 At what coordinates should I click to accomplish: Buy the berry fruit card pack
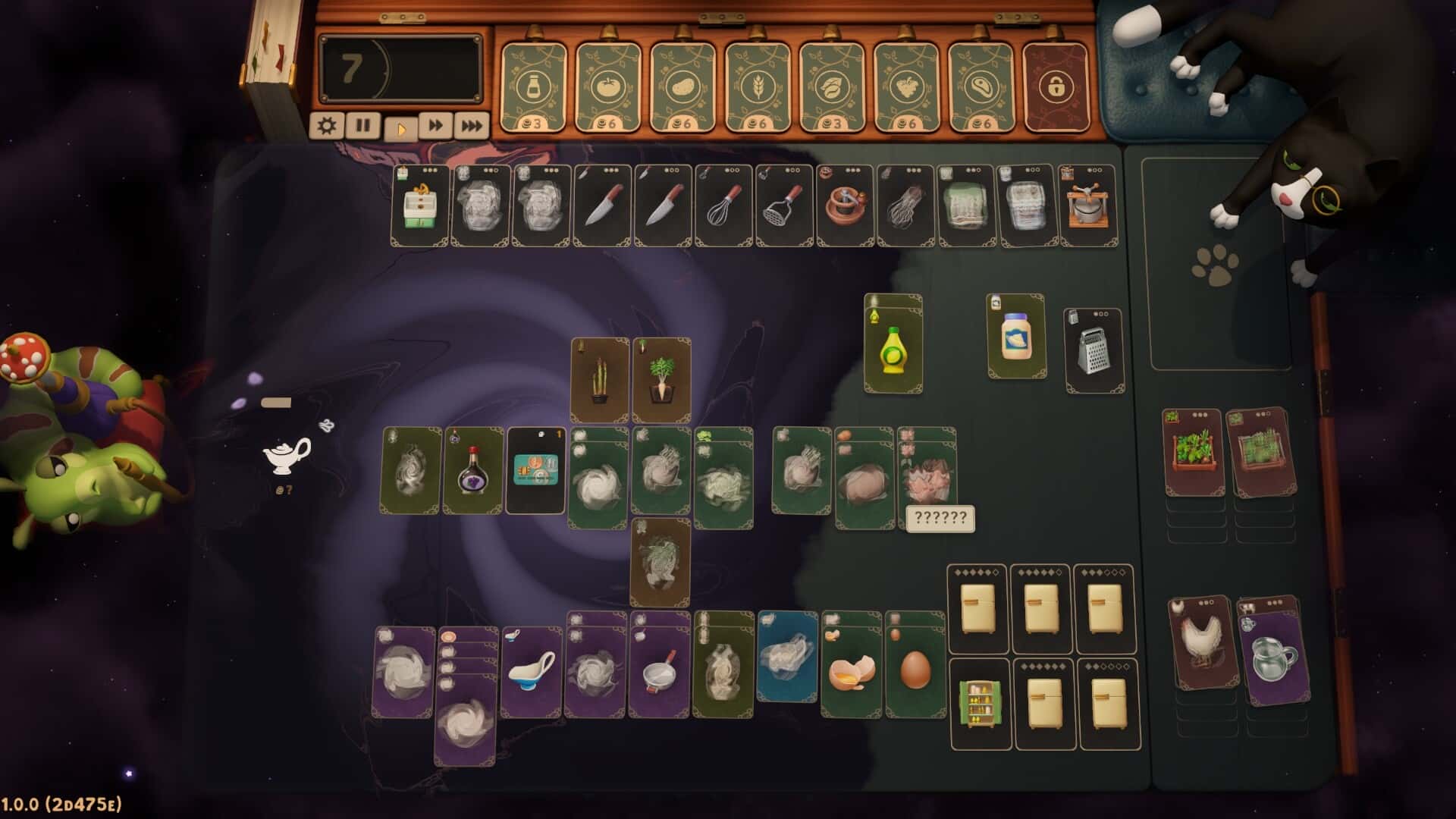[905, 86]
